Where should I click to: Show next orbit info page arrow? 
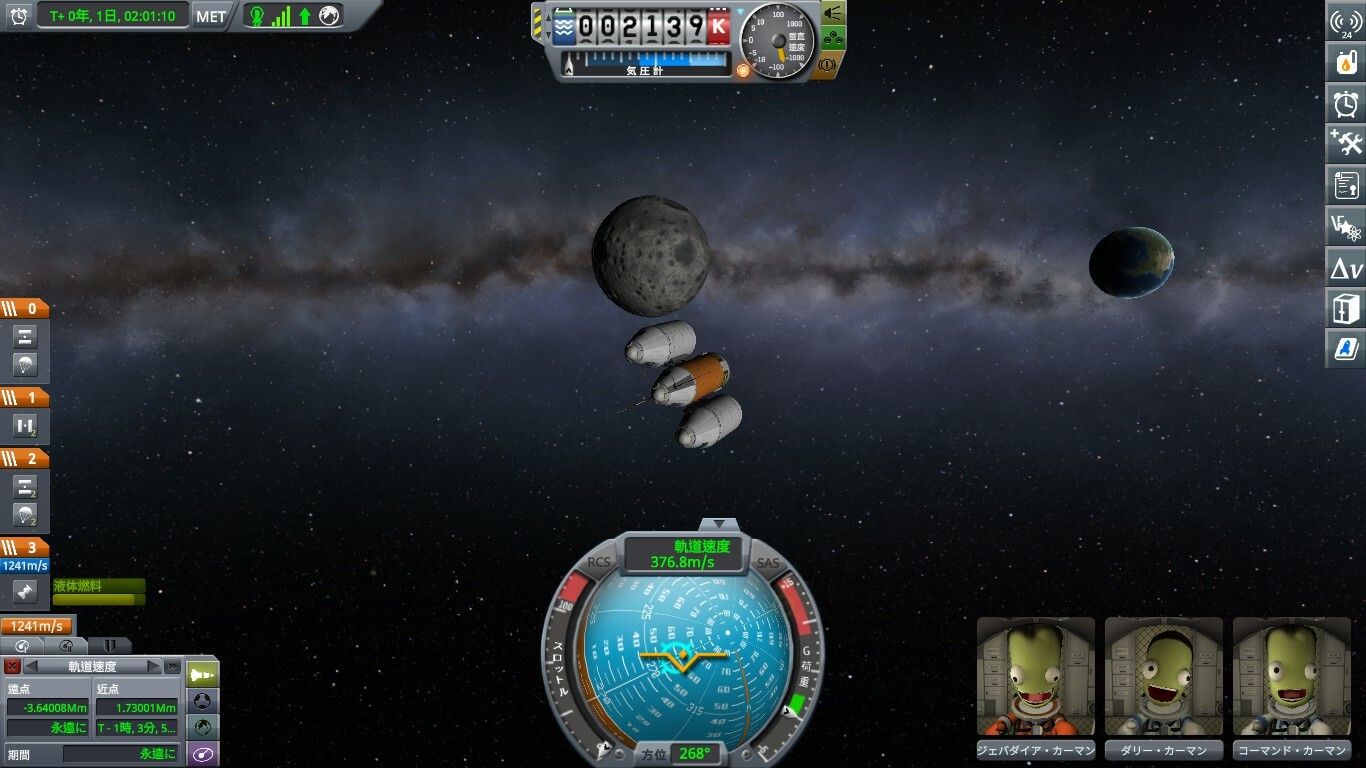[153, 666]
